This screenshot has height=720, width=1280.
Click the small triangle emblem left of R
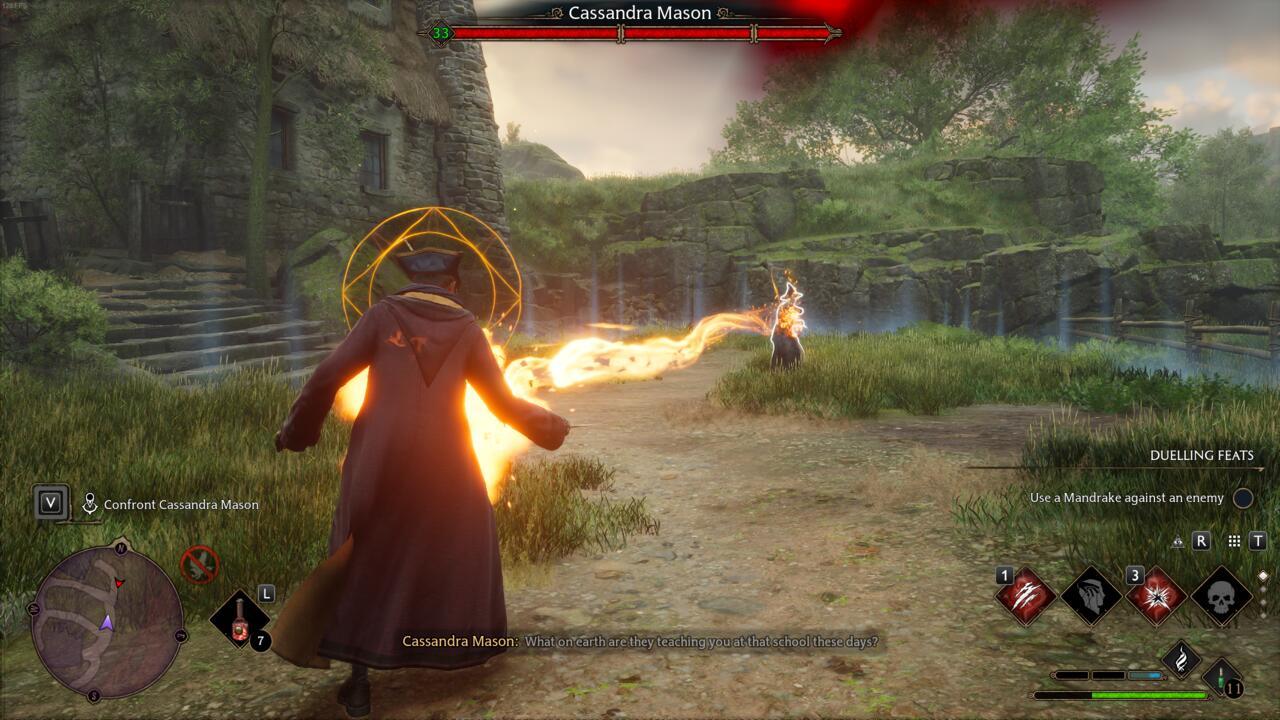(1178, 542)
